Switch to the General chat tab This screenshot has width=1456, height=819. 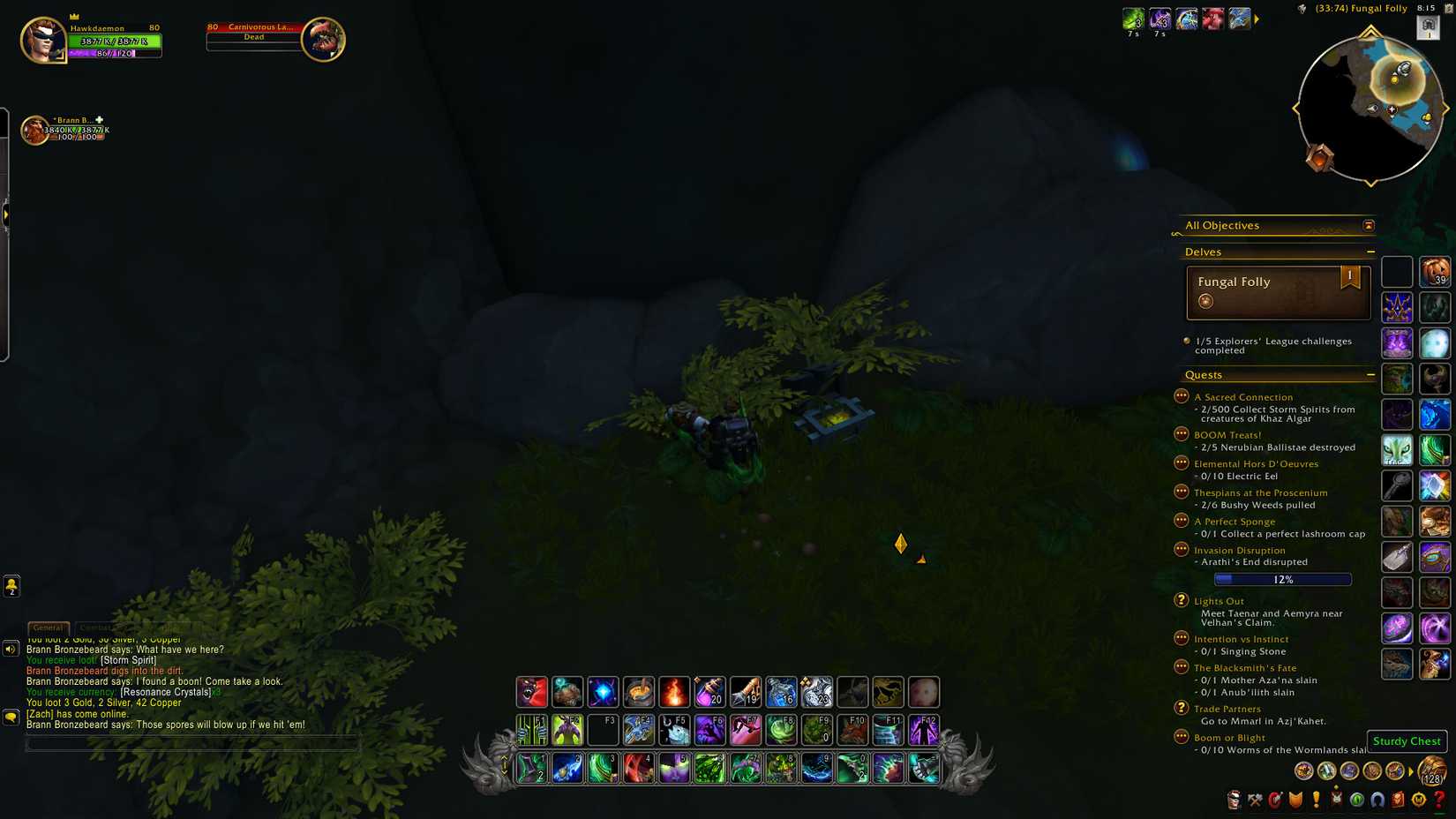(49, 627)
